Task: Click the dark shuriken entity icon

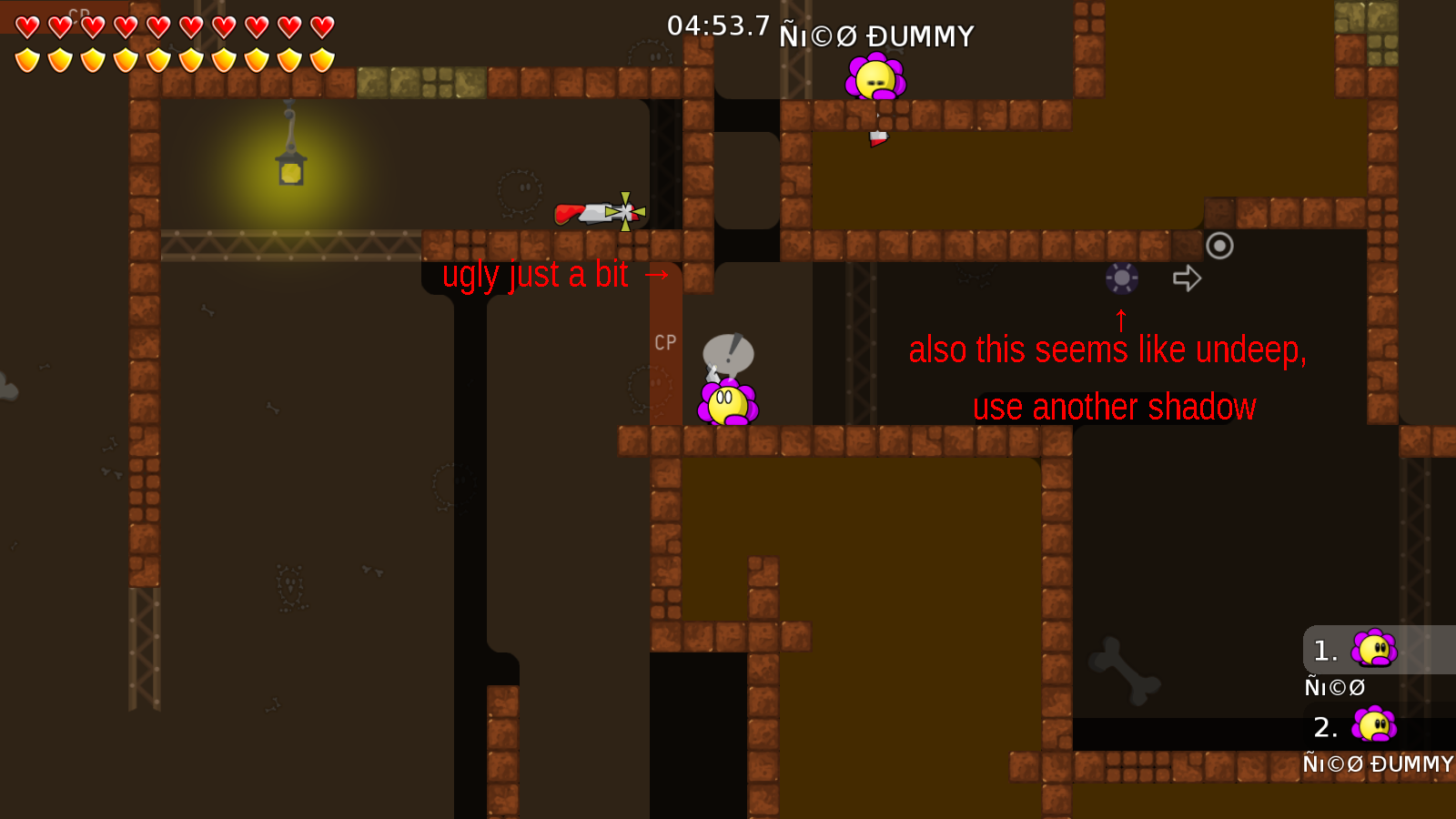Action: 1120,278
